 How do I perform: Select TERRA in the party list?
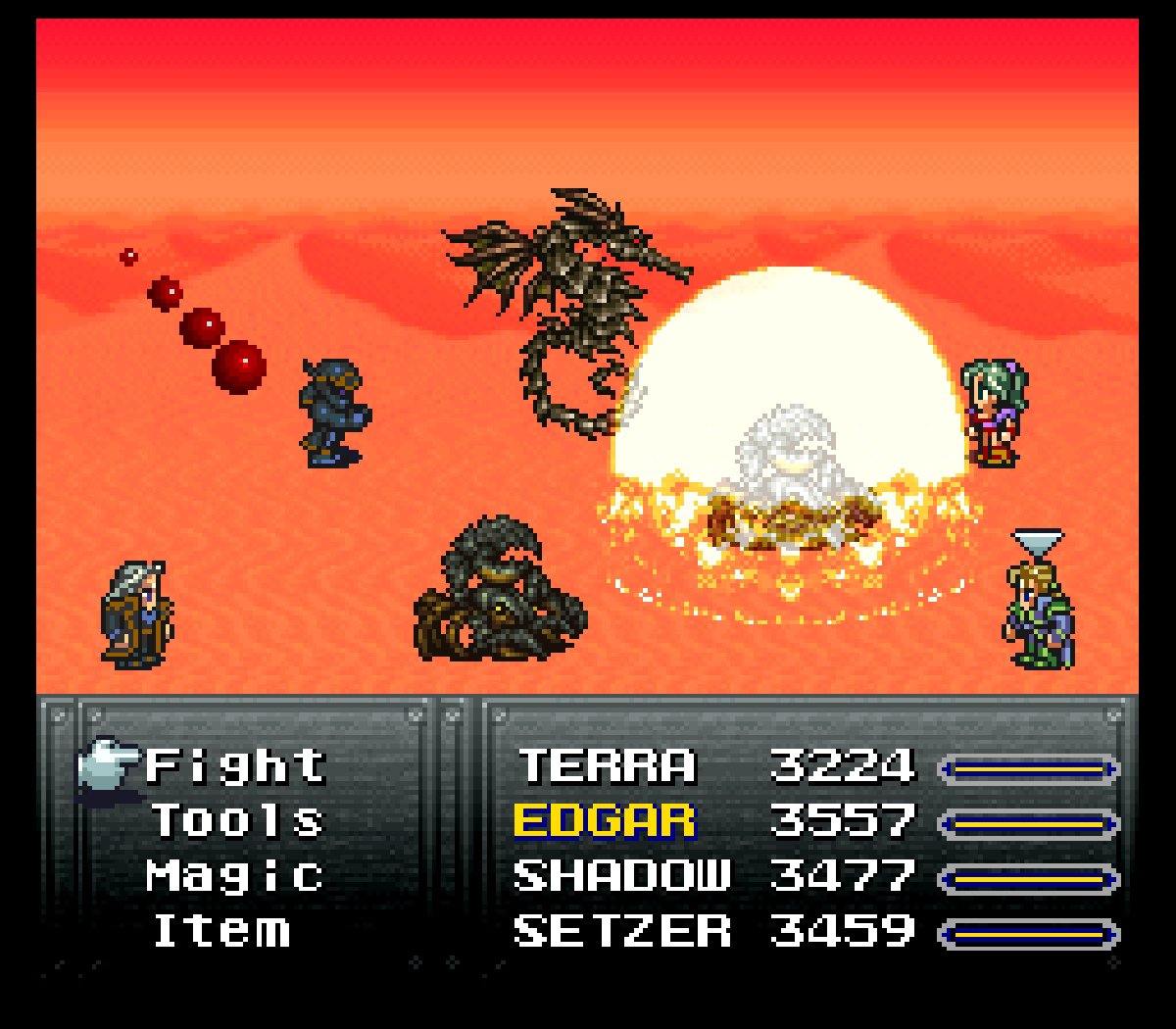pyautogui.click(x=607, y=765)
